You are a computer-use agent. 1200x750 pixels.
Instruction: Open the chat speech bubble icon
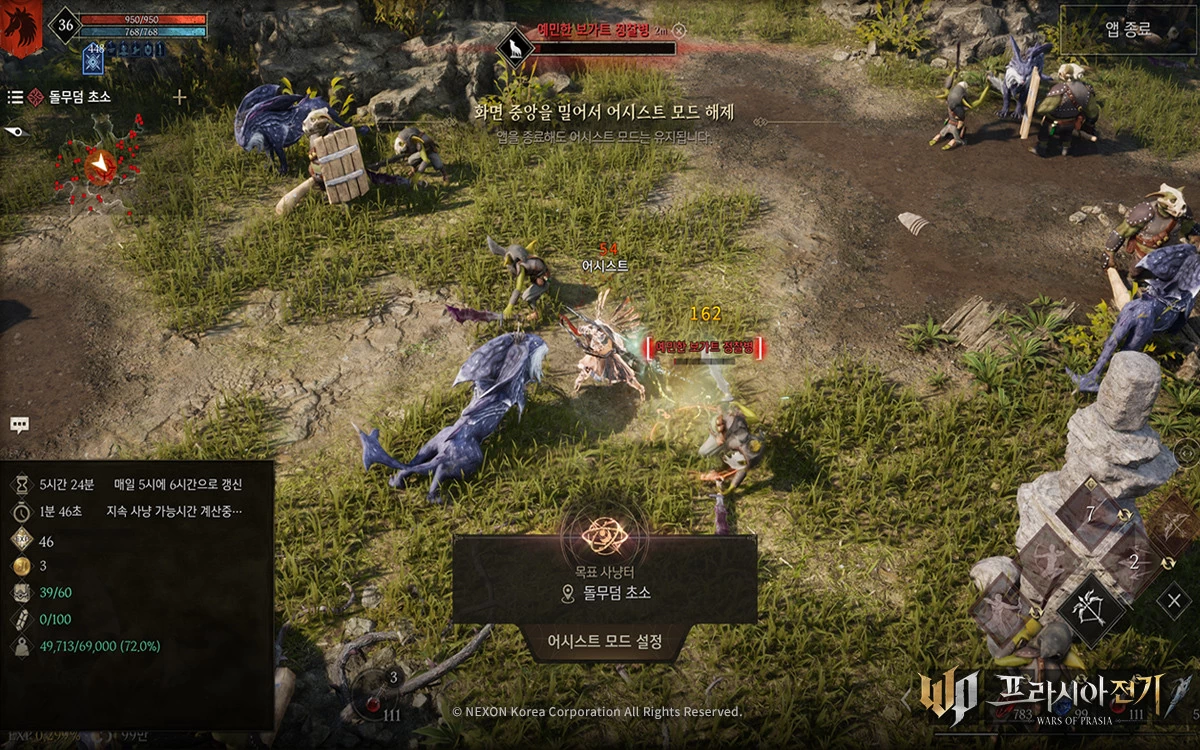click(x=19, y=424)
